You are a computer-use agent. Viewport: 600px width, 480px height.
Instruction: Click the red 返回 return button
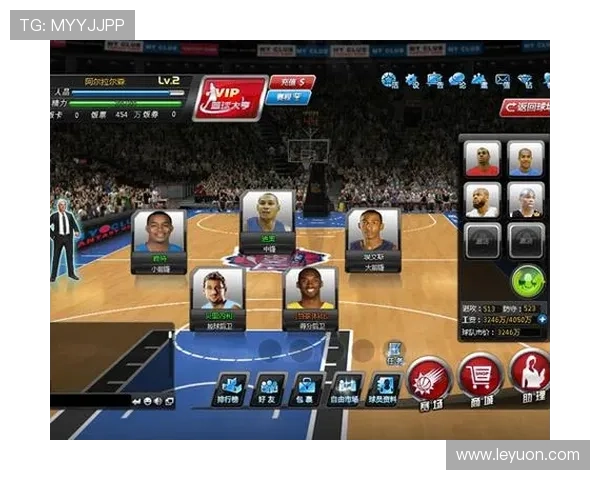click(x=526, y=107)
